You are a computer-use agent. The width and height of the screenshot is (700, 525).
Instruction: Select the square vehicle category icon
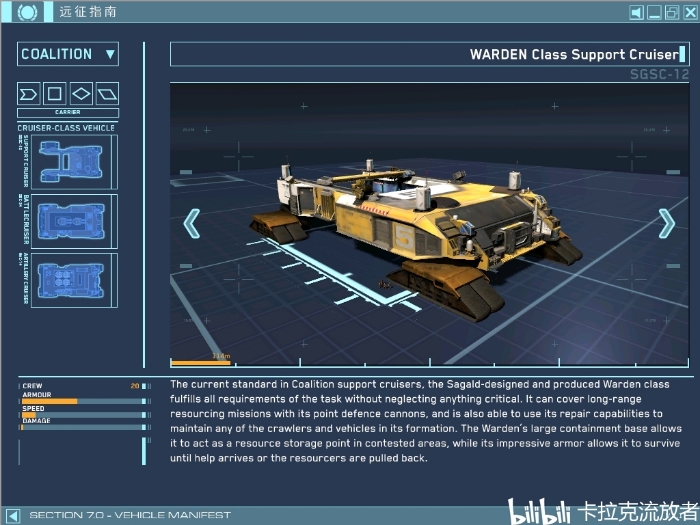56,94
